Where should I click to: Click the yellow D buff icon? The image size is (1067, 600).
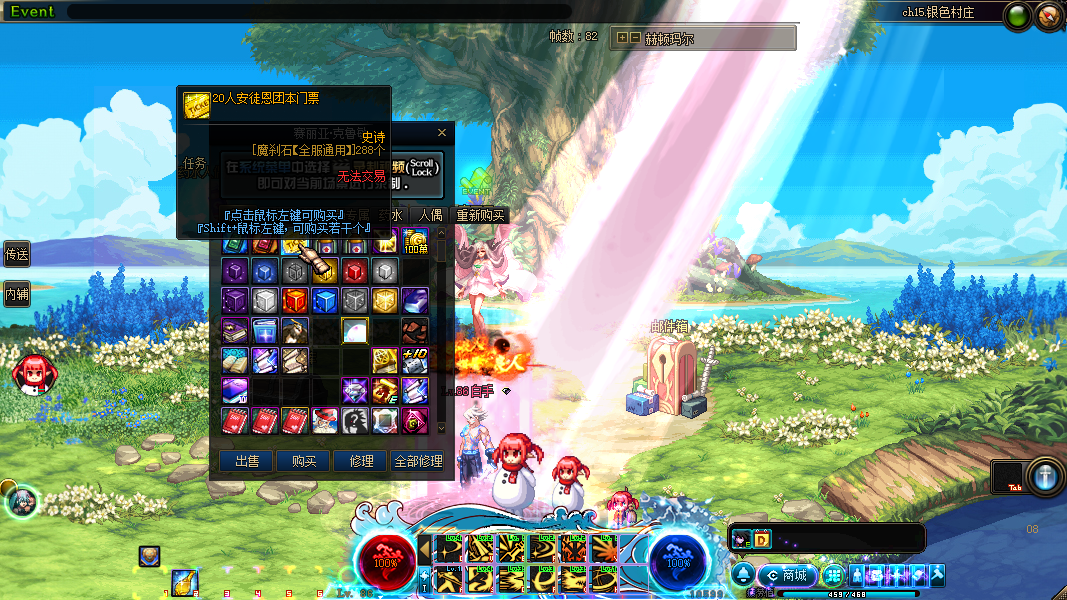click(x=761, y=539)
